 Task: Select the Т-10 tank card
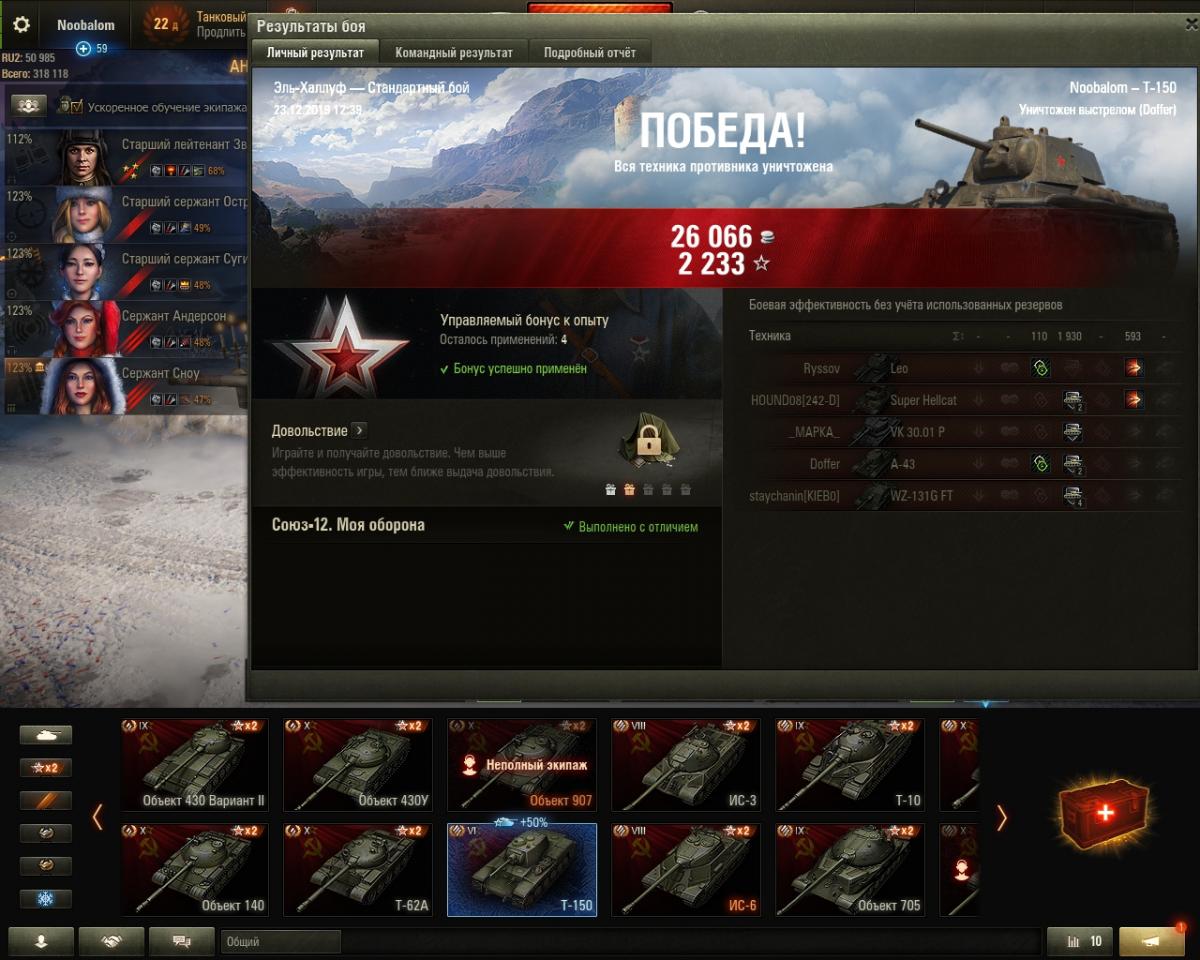tap(850, 764)
